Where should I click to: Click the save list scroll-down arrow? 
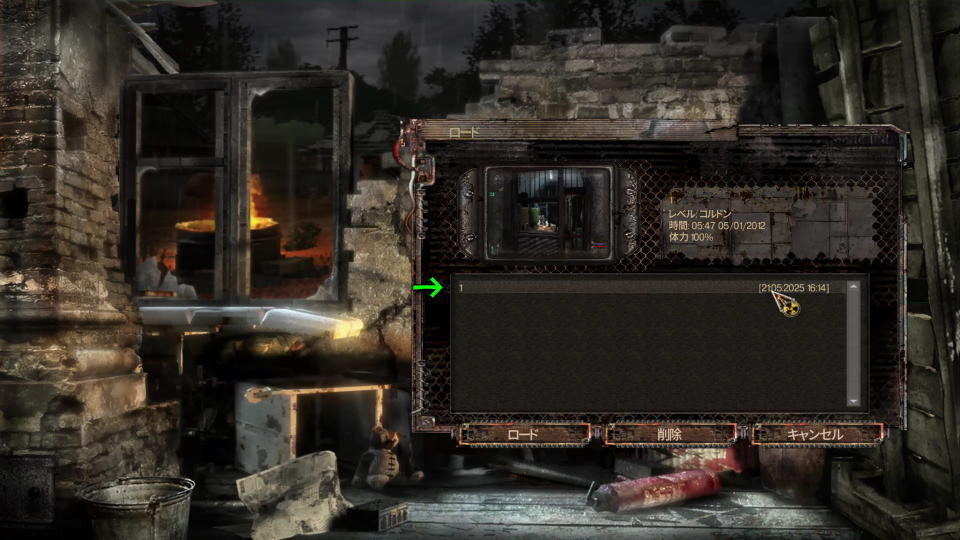tap(853, 401)
